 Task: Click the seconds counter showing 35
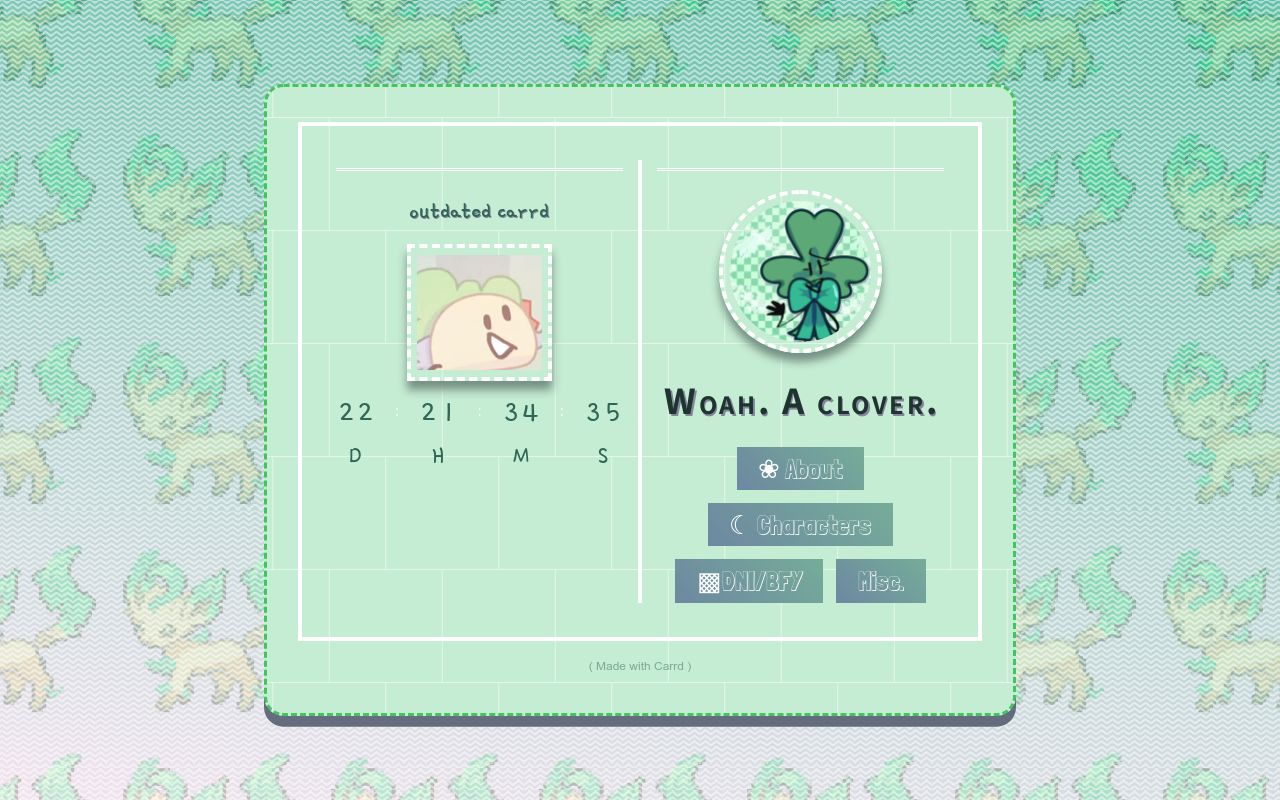[604, 411]
